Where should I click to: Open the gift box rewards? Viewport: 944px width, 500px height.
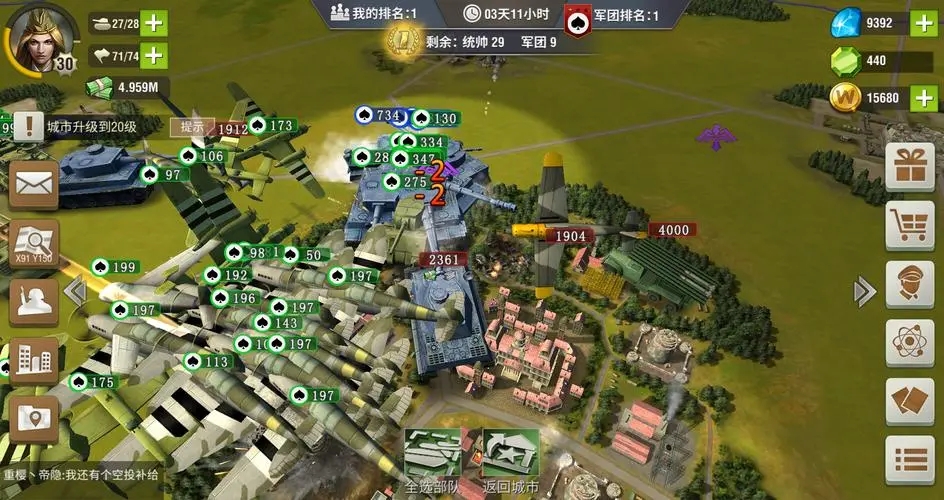(909, 166)
